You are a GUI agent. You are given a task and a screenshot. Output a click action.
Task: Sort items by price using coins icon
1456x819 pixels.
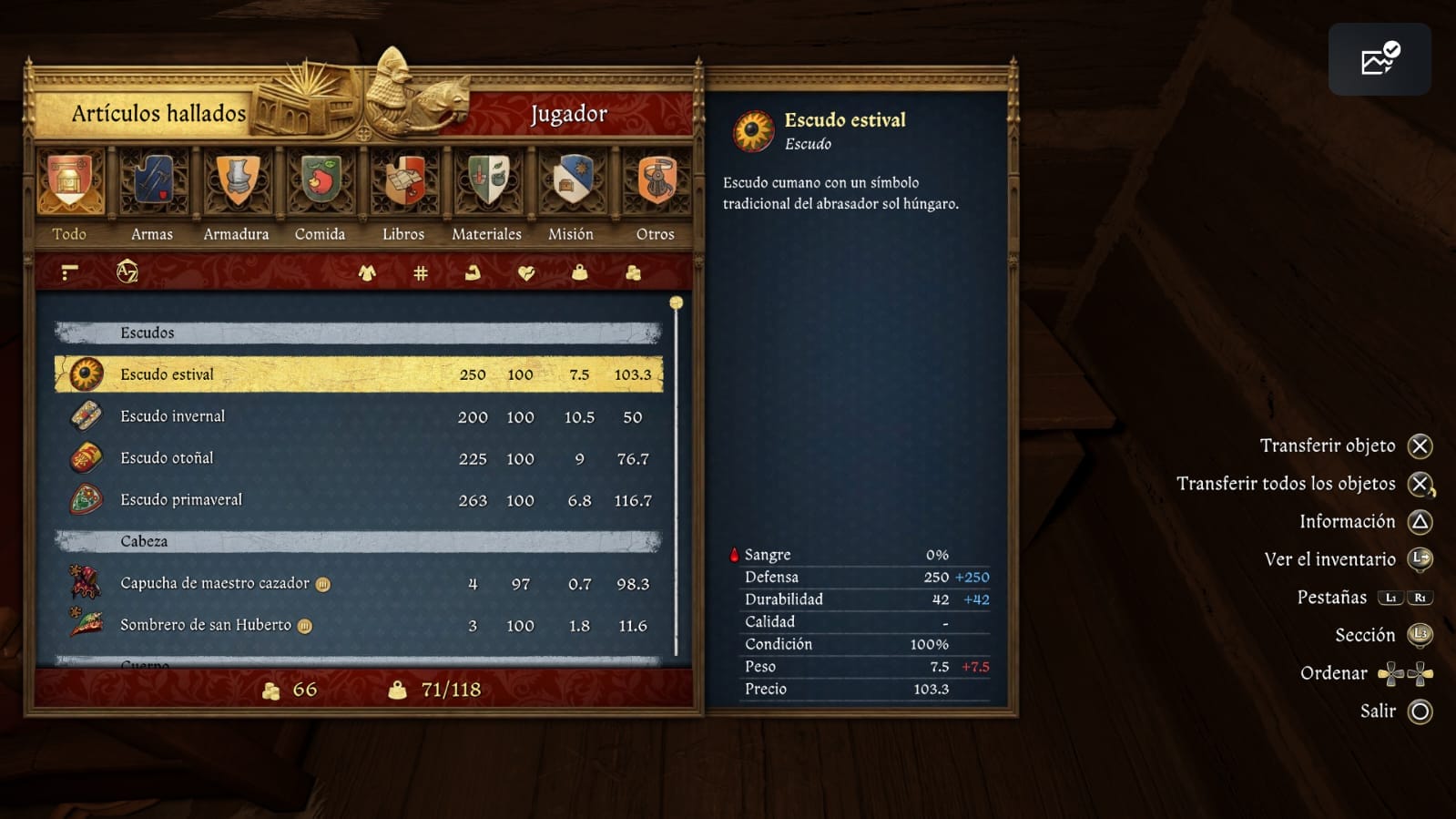tap(632, 272)
